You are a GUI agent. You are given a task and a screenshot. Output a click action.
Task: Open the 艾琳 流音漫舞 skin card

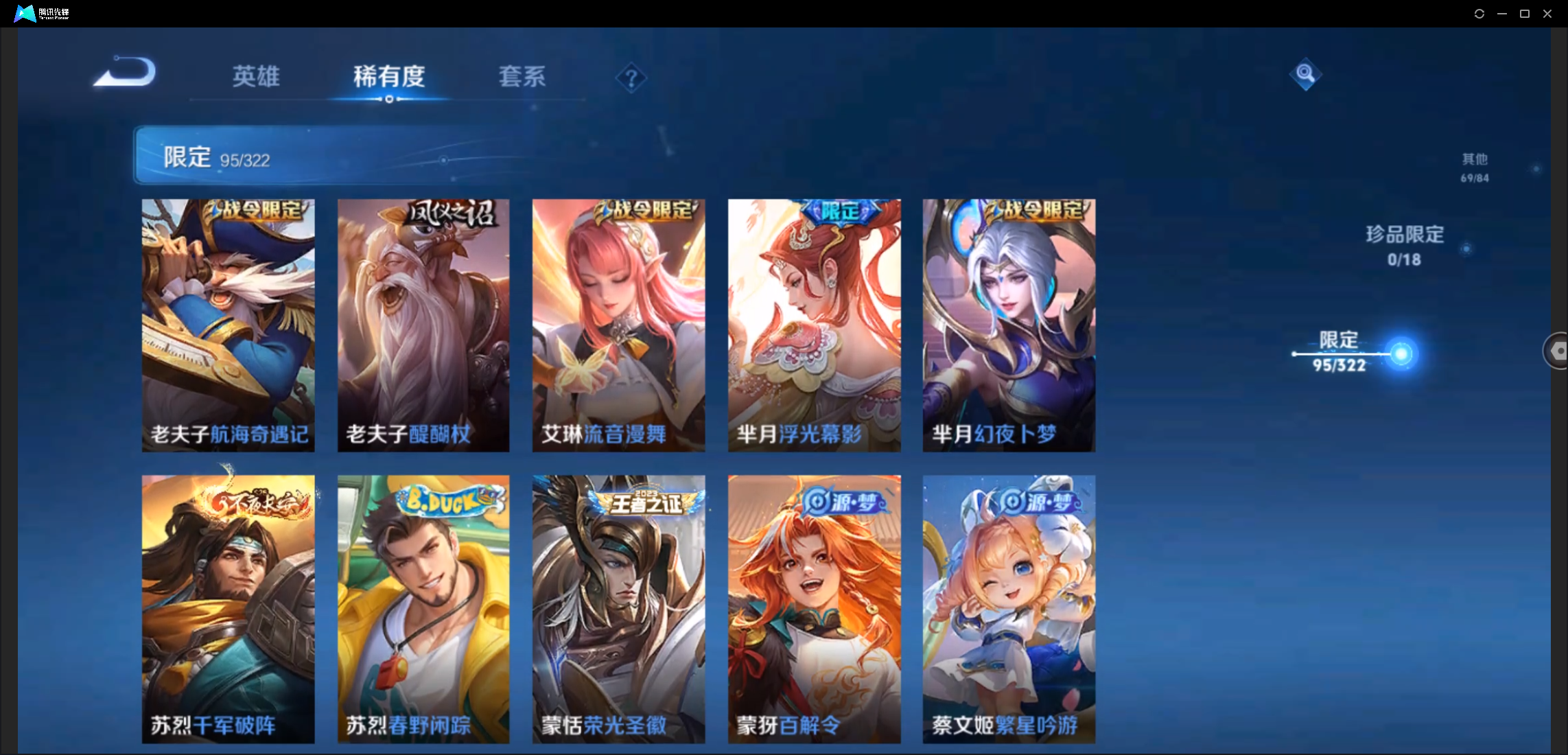point(618,325)
